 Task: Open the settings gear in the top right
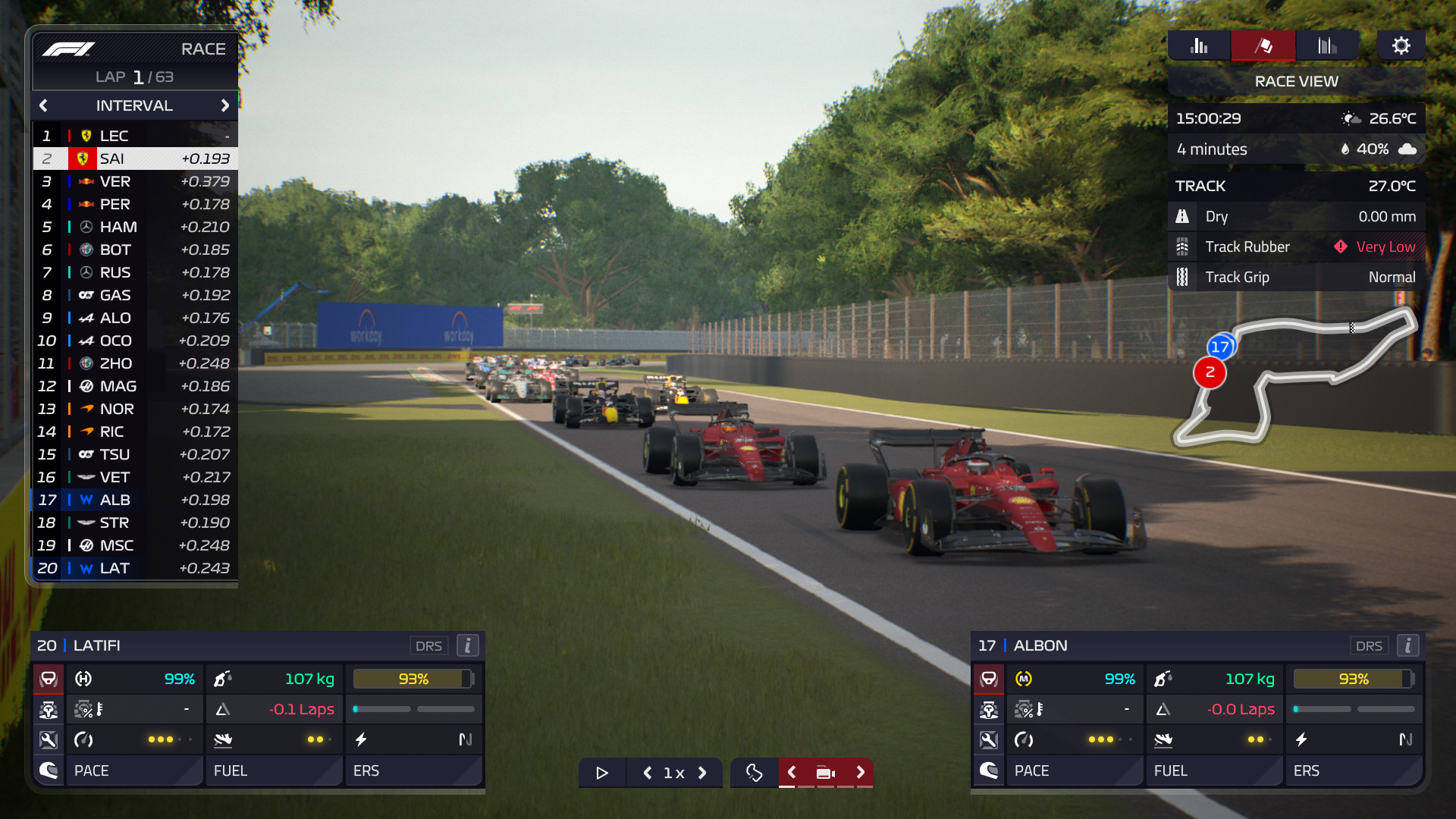coord(1401,45)
